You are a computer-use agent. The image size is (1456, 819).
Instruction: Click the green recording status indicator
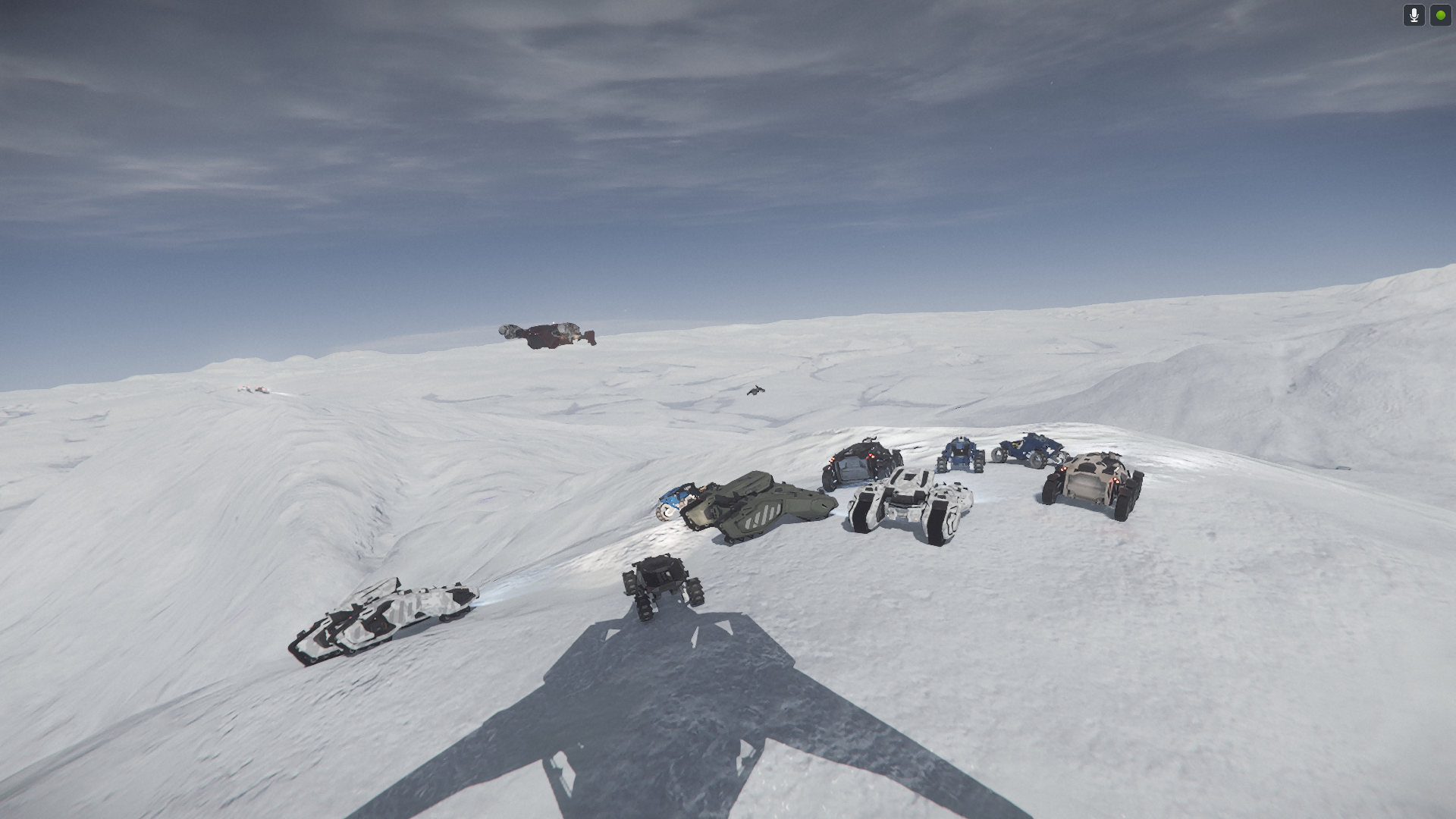point(1440,15)
